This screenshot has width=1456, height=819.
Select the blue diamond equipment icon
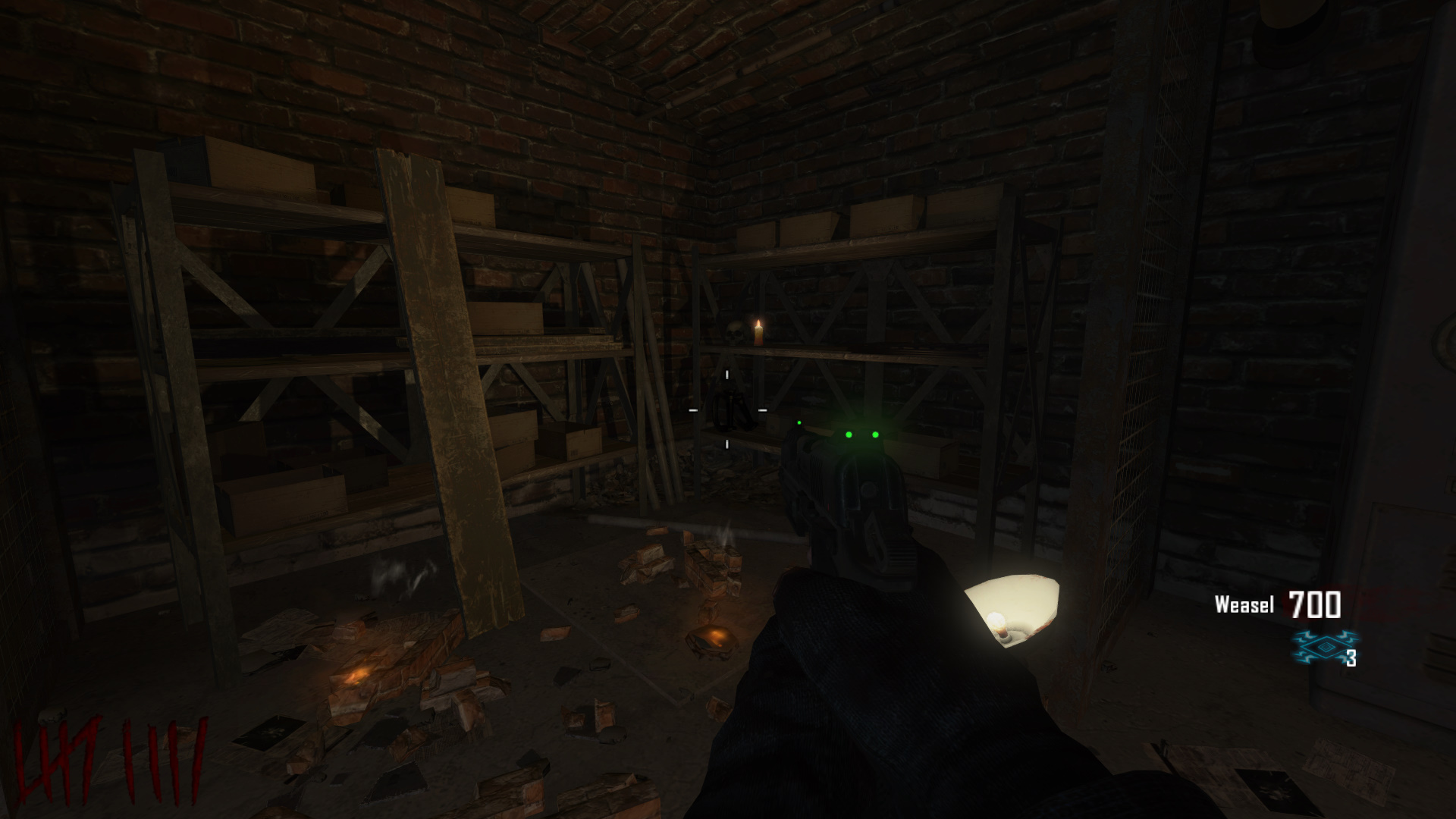[1323, 645]
